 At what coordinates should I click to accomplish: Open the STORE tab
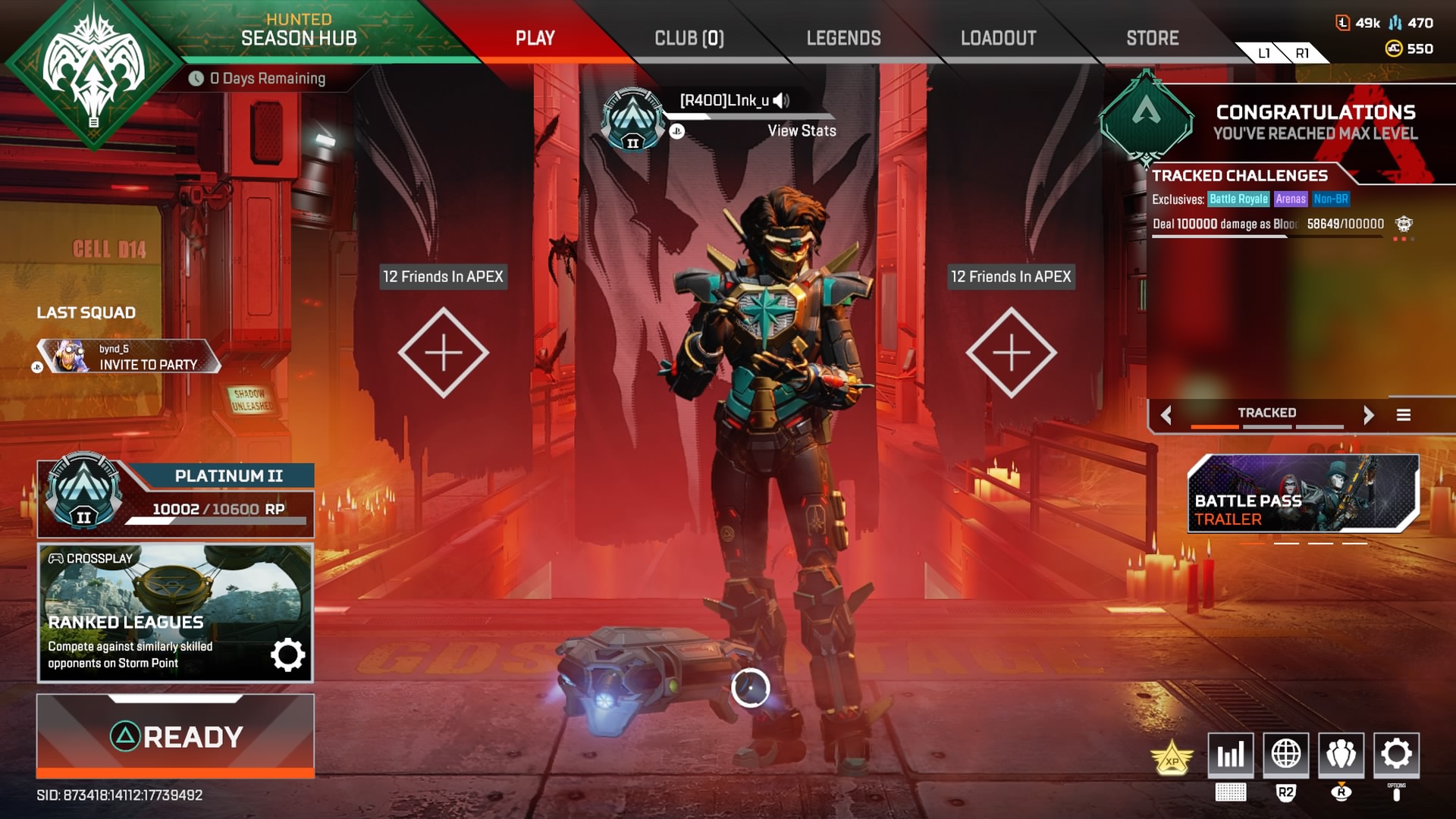1152,37
